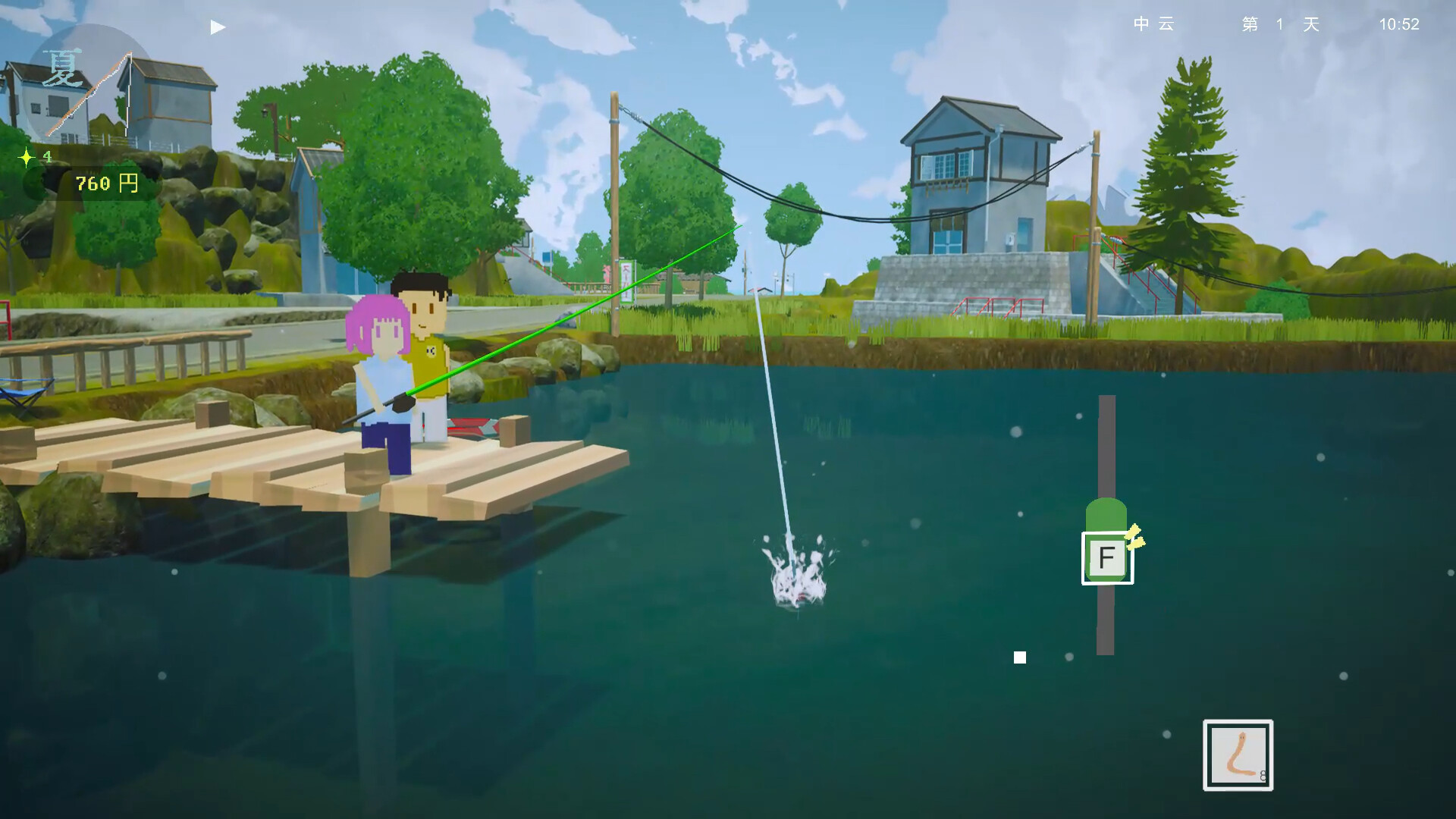Toggle the bait slot frame in bottom-right corner

click(x=1238, y=755)
